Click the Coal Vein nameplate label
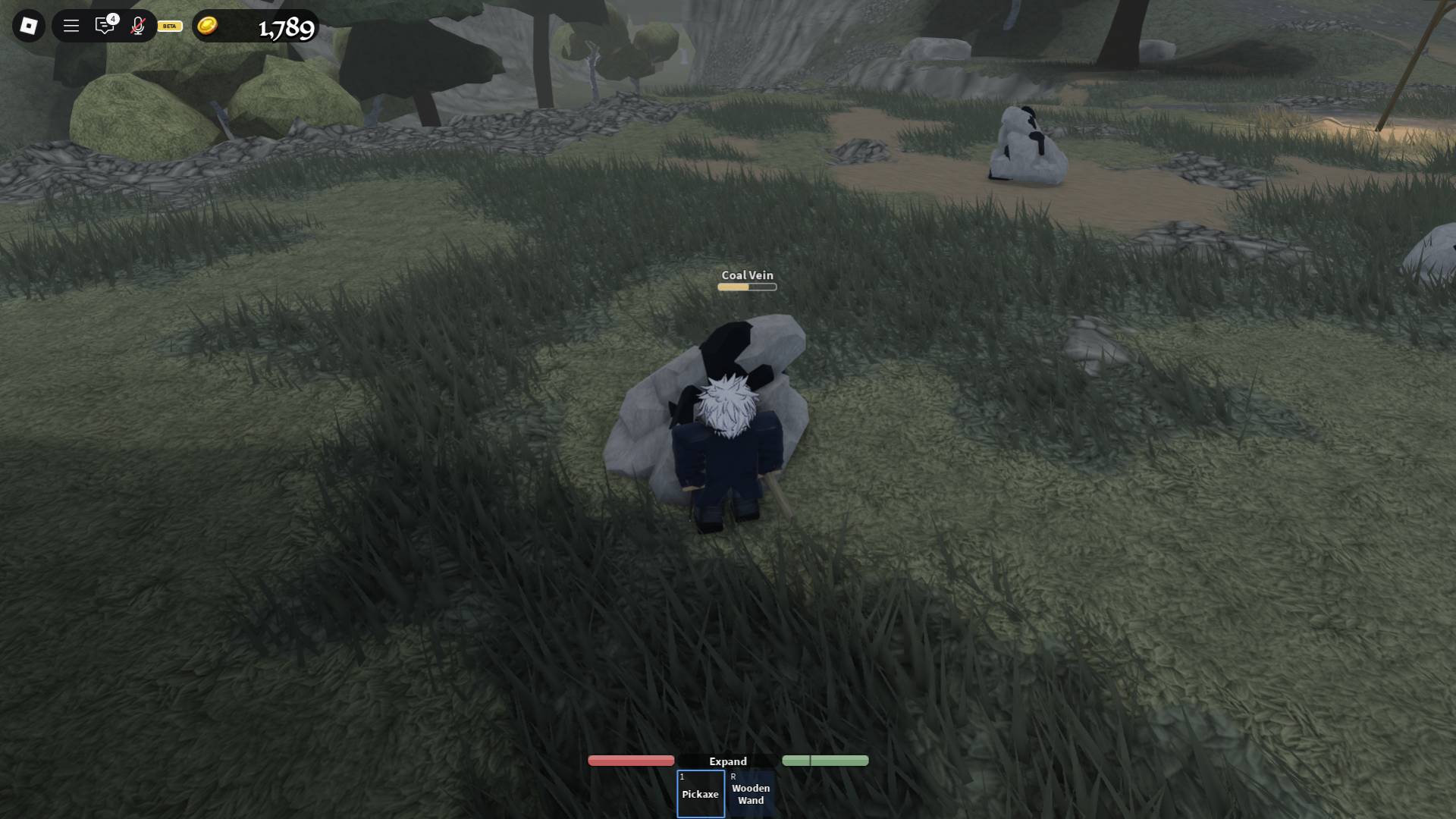Screen dimensions: 1456x819 point(747,275)
